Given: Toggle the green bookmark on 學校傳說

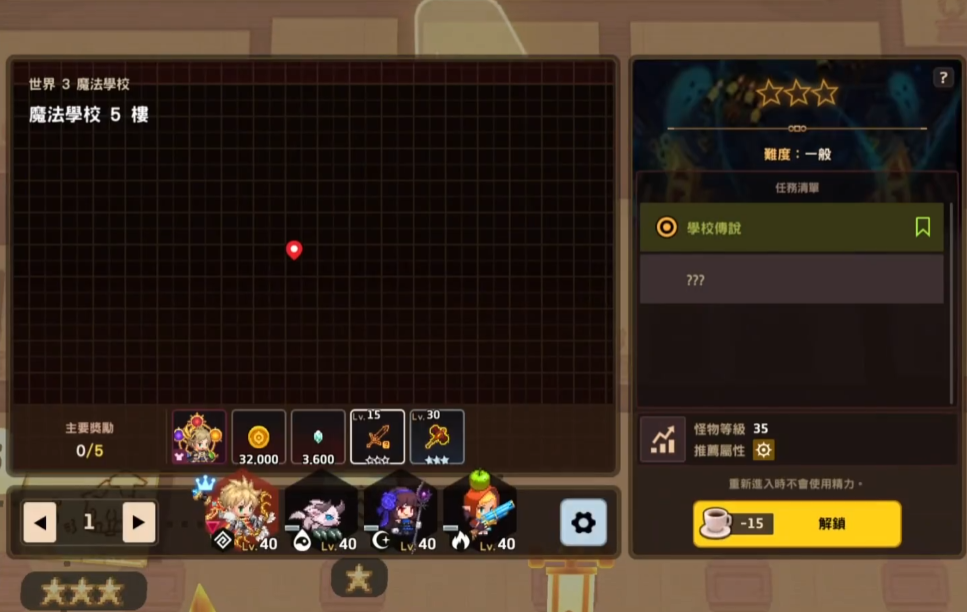Looking at the screenshot, I should coord(922,227).
